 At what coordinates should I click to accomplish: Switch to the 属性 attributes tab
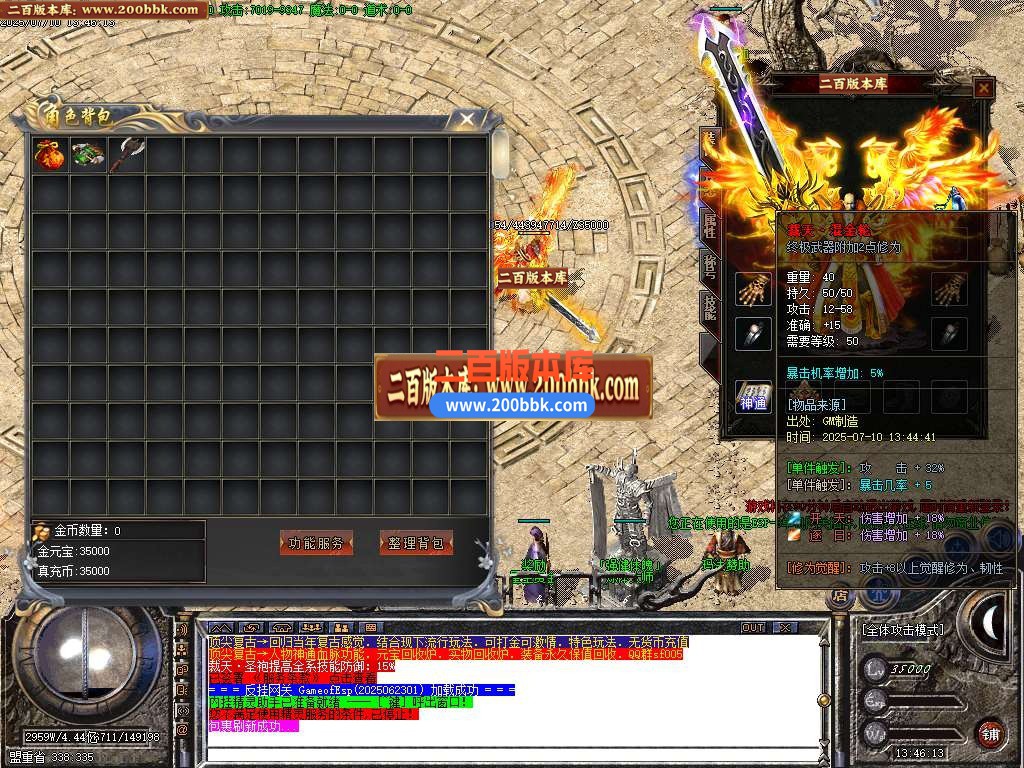pos(709,225)
